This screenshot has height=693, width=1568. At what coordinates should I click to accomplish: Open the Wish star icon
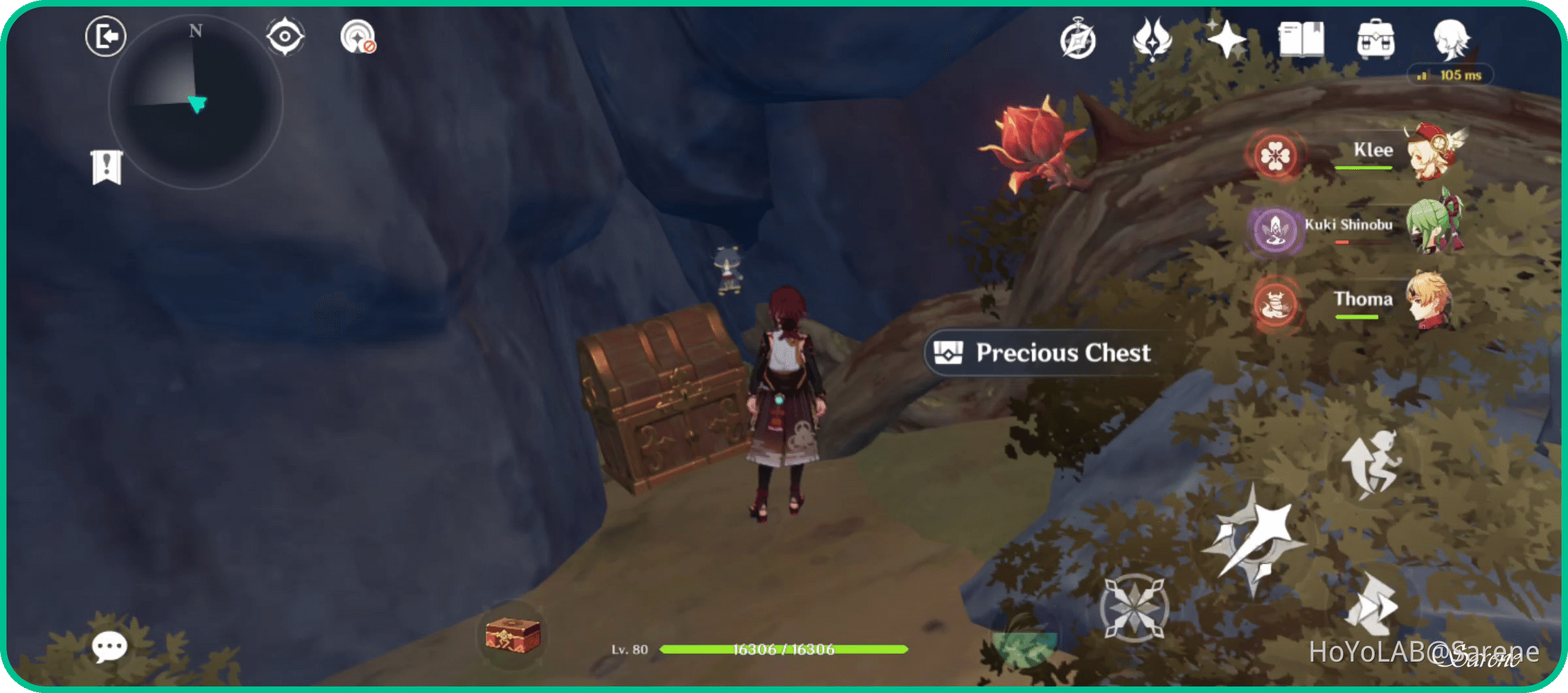coord(1228,40)
